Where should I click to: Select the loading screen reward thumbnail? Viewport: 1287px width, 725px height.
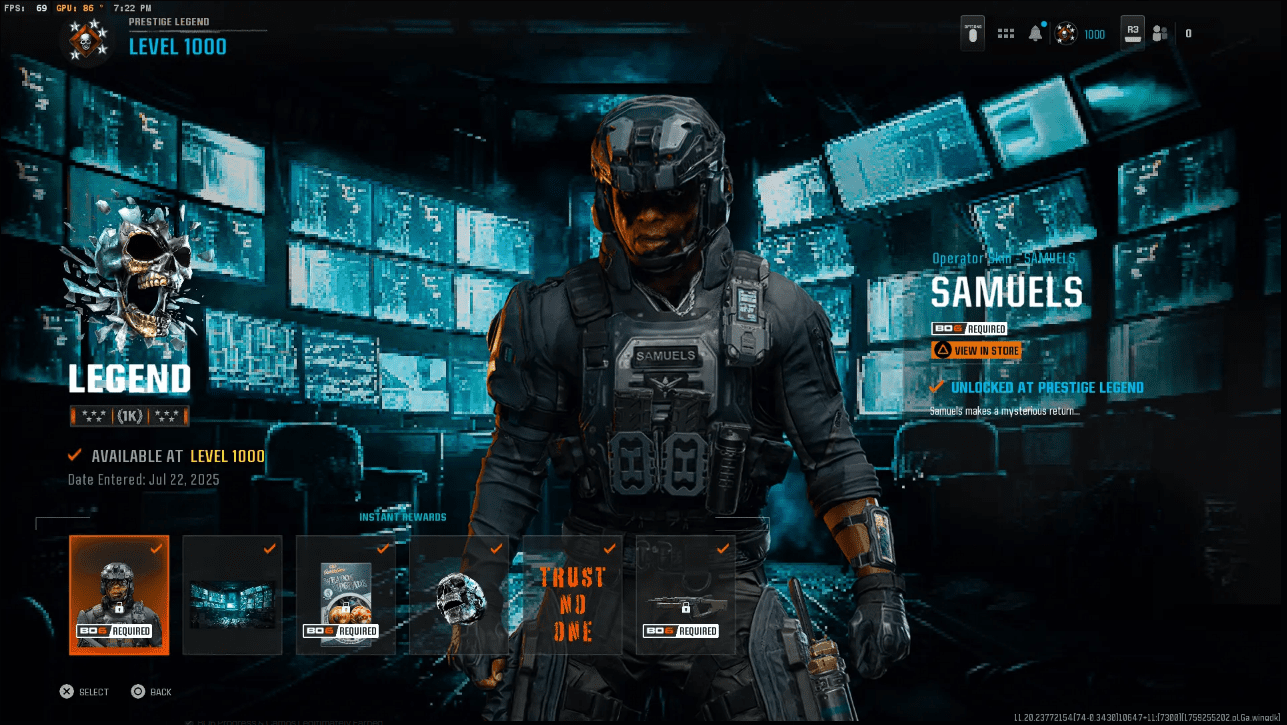pyautogui.click(x=232, y=595)
